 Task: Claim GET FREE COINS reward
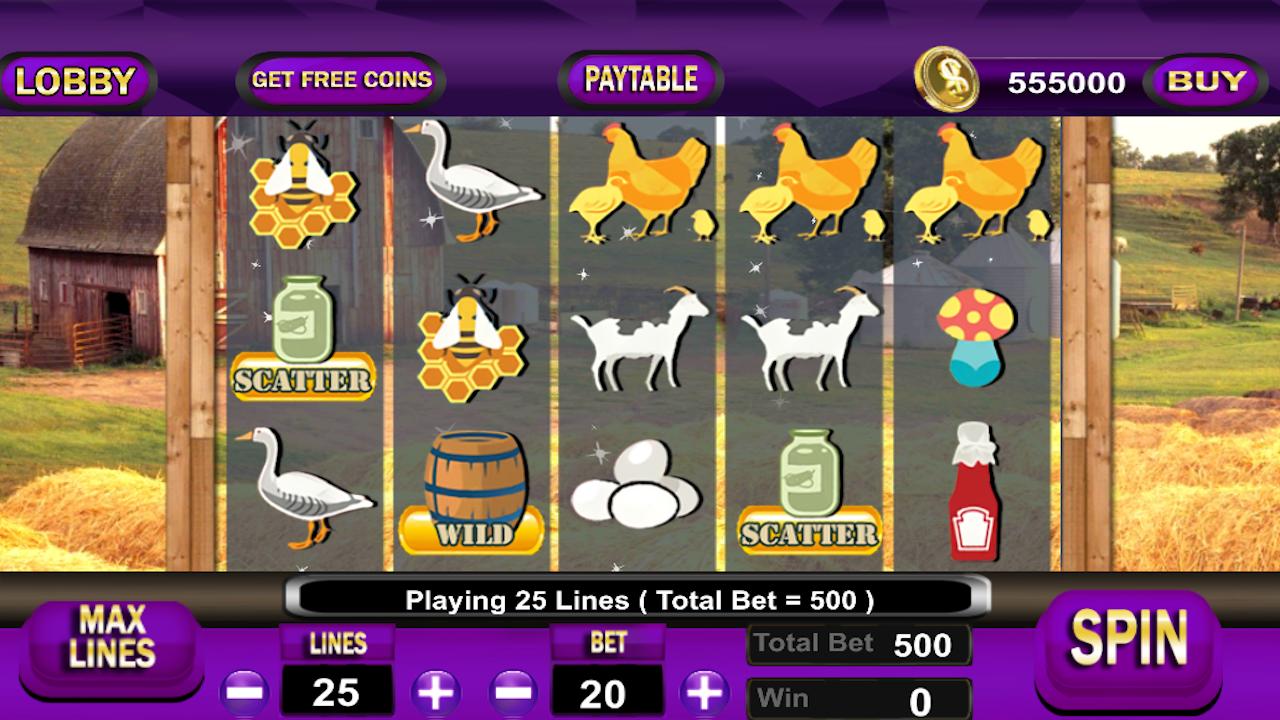pos(342,79)
